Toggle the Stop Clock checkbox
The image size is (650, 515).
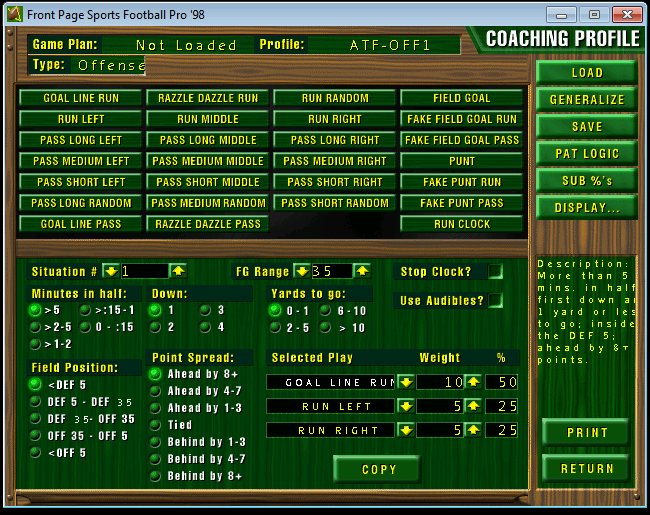(495, 272)
